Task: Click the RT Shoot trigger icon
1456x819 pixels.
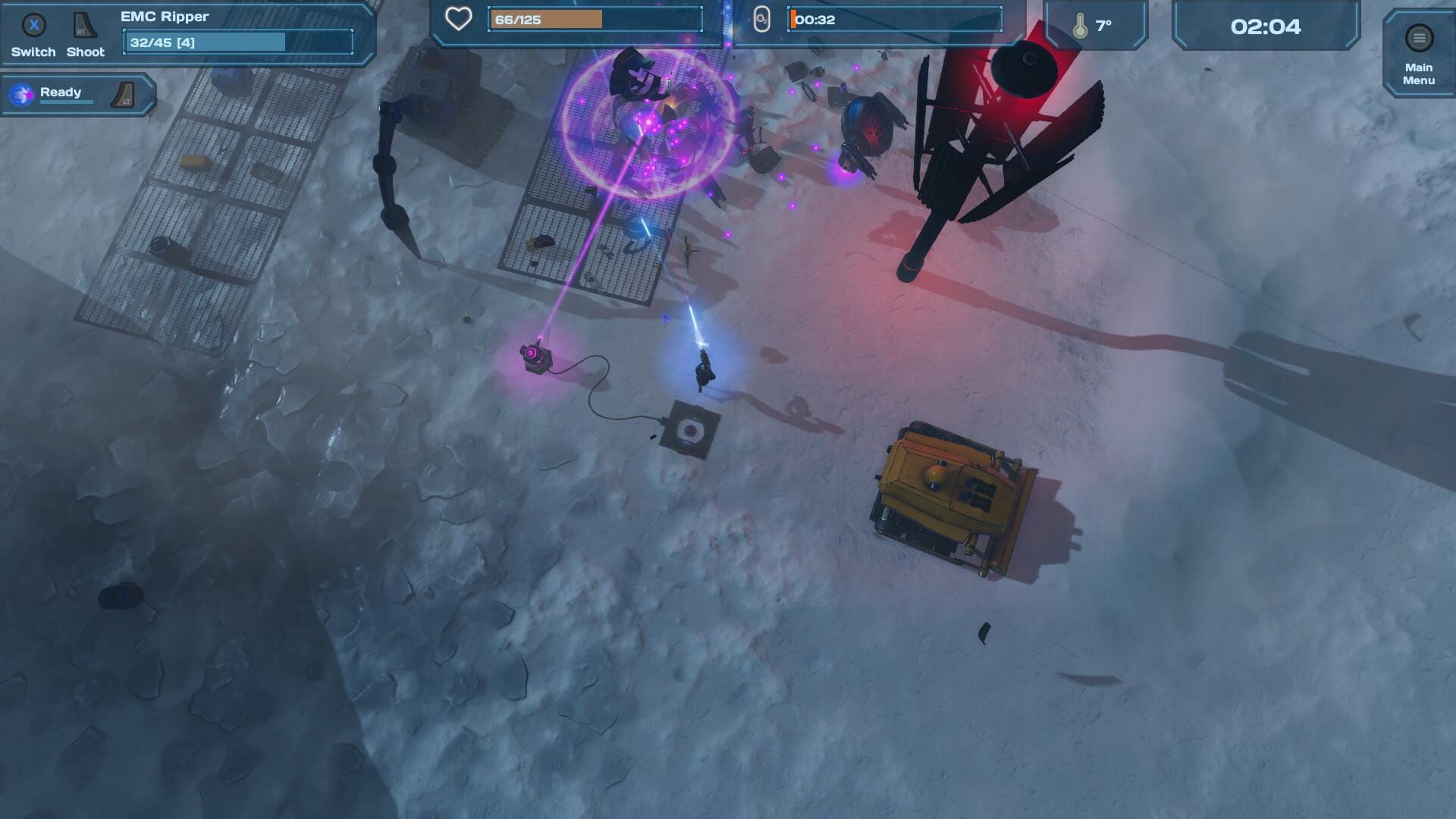Action: [x=85, y=25]
